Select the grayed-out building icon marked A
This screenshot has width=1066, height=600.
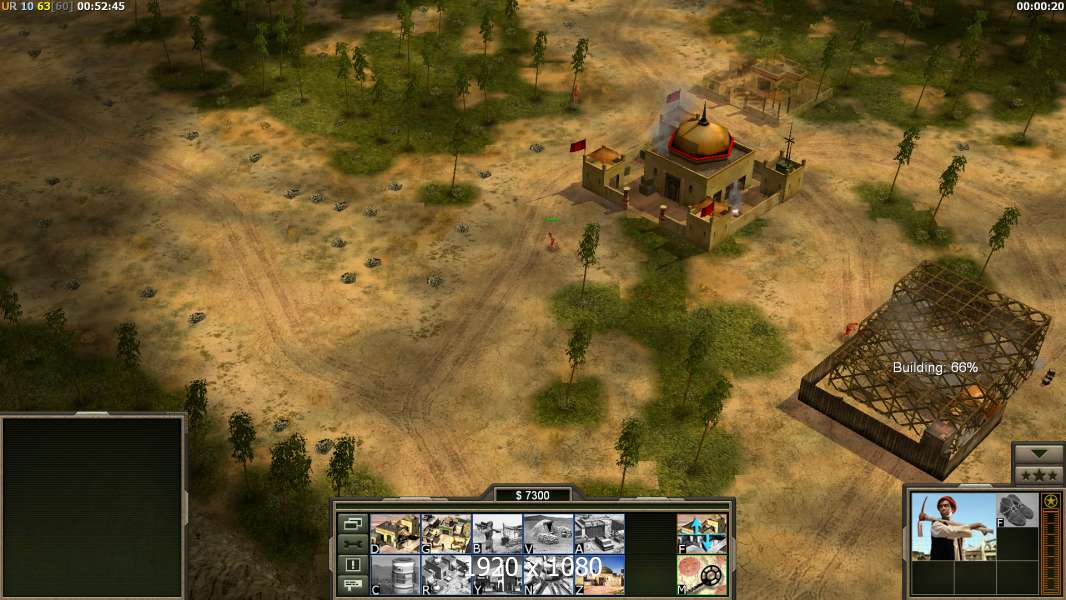[599, 534]
